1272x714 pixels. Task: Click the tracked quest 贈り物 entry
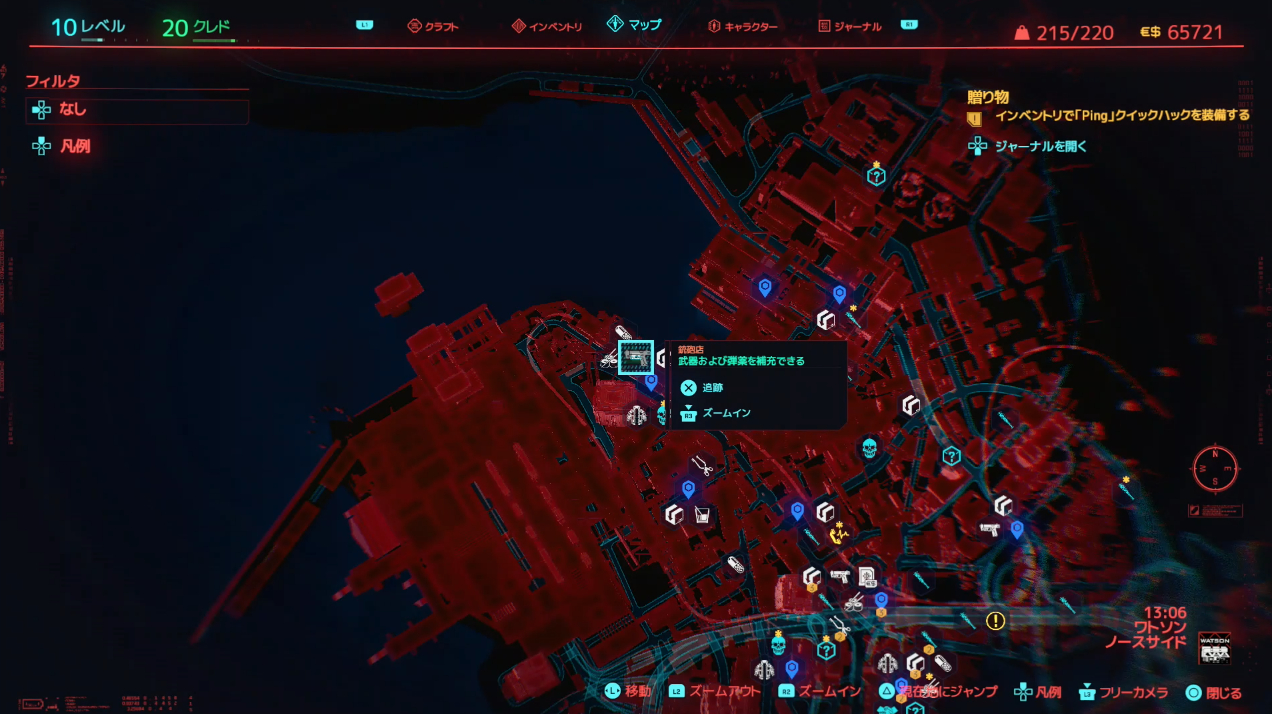(988, 98)
